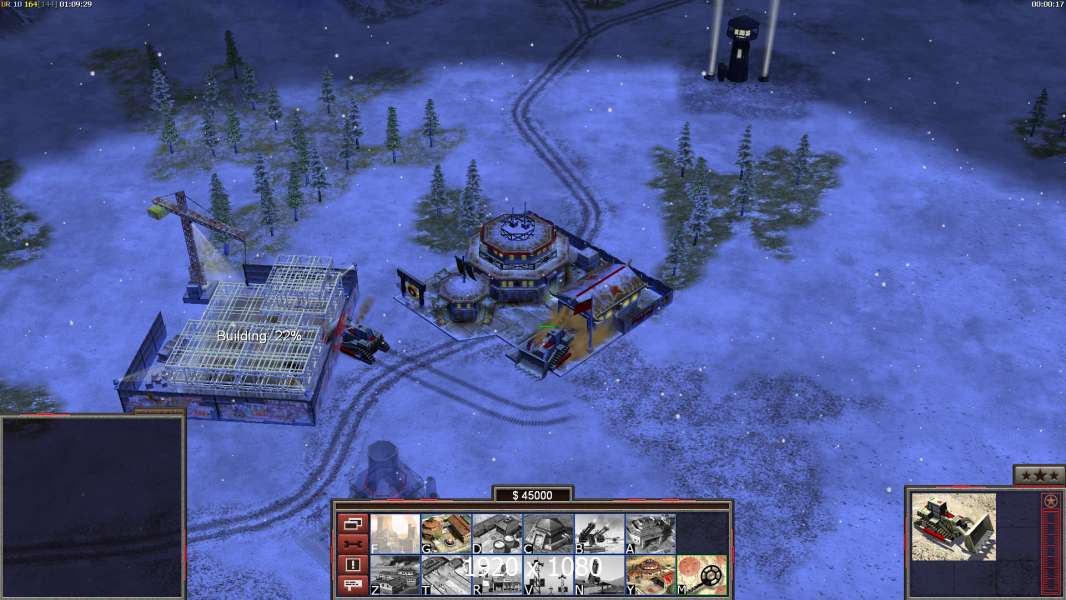The width and height of the screenshot is (1066, 600).
Task: Choose the build icon labeled G
Action: coord(446,534)
